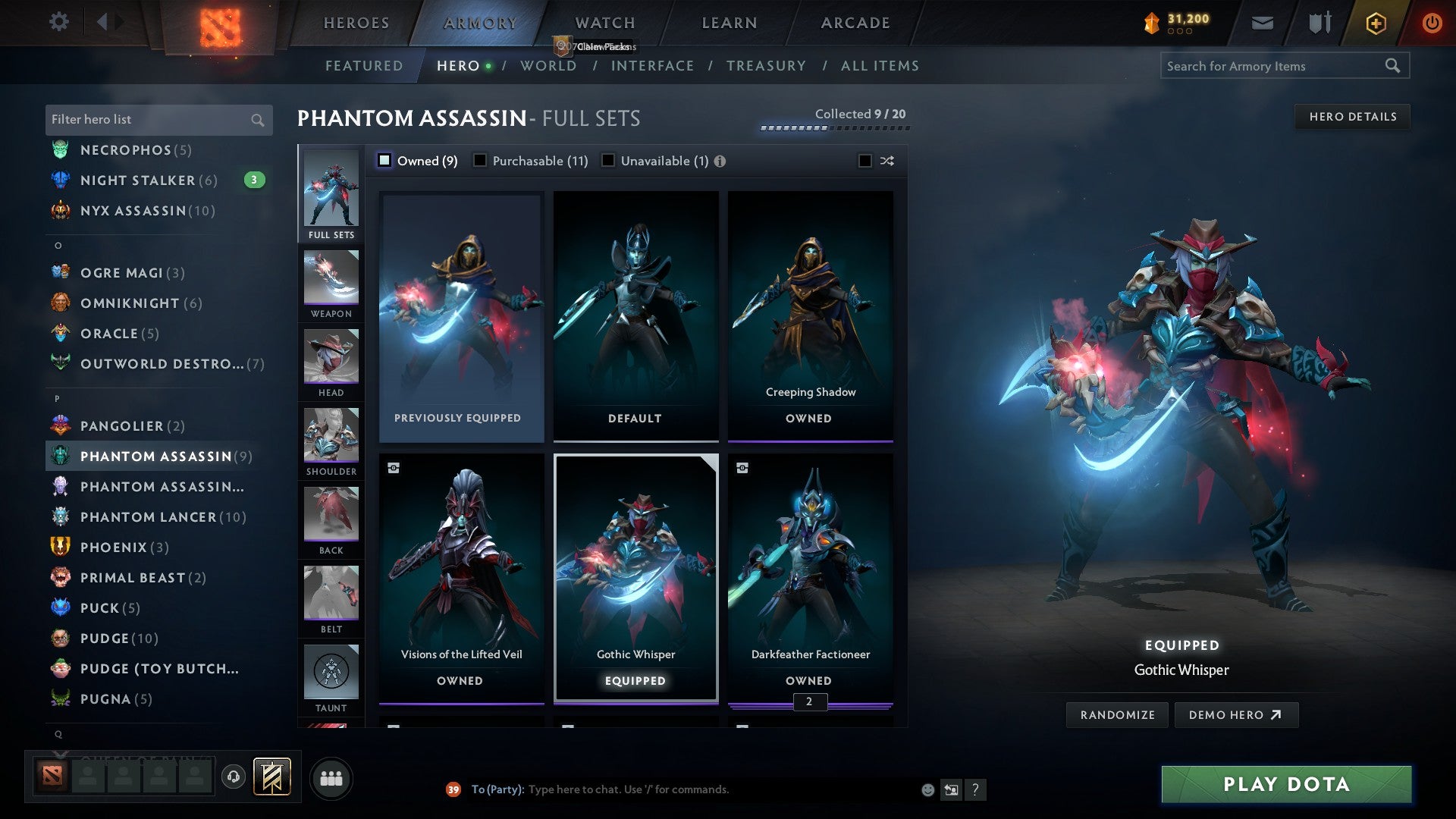Show the Treasury armory category
The width and height of the screenshot is (1456, 819).
(x=766, y=66)
